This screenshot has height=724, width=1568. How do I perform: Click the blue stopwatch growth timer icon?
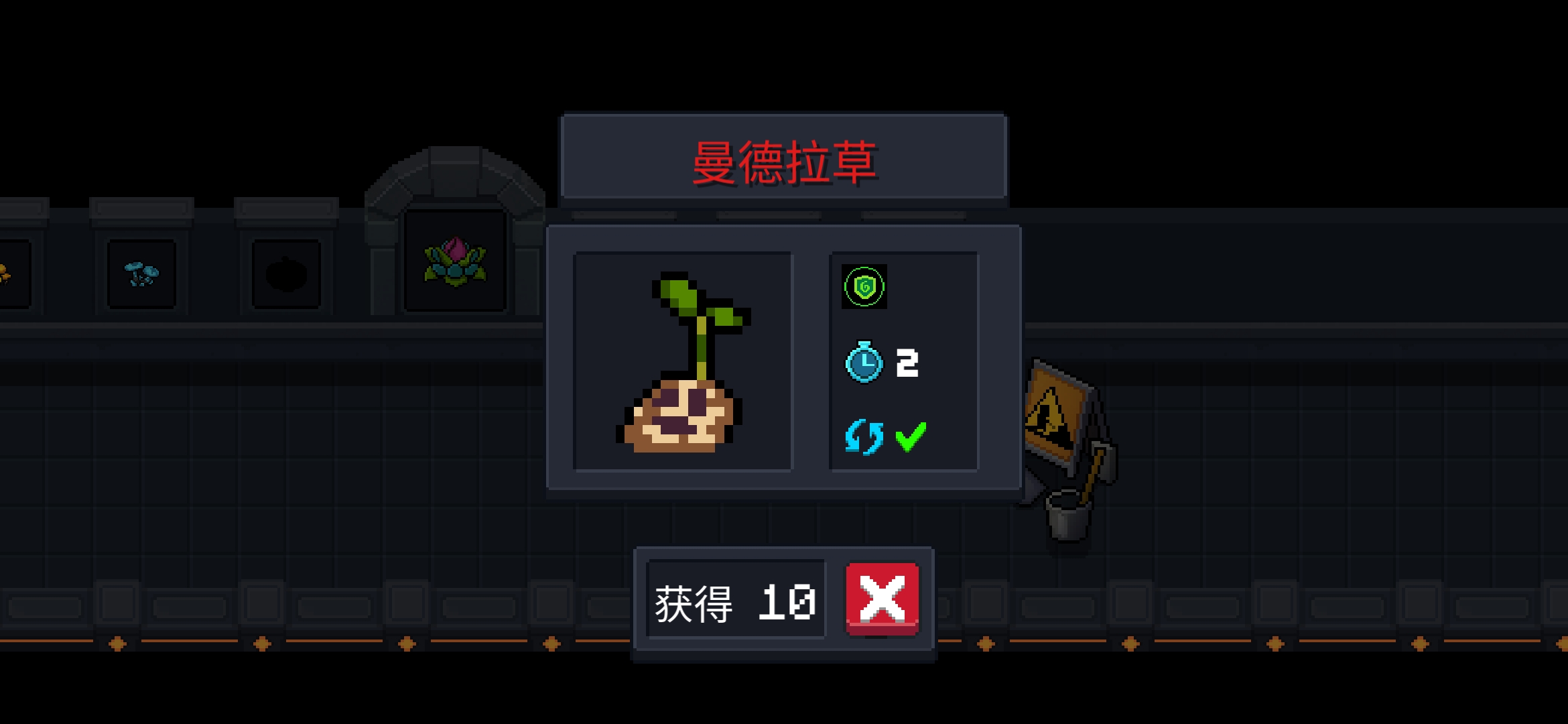(863, 365)
